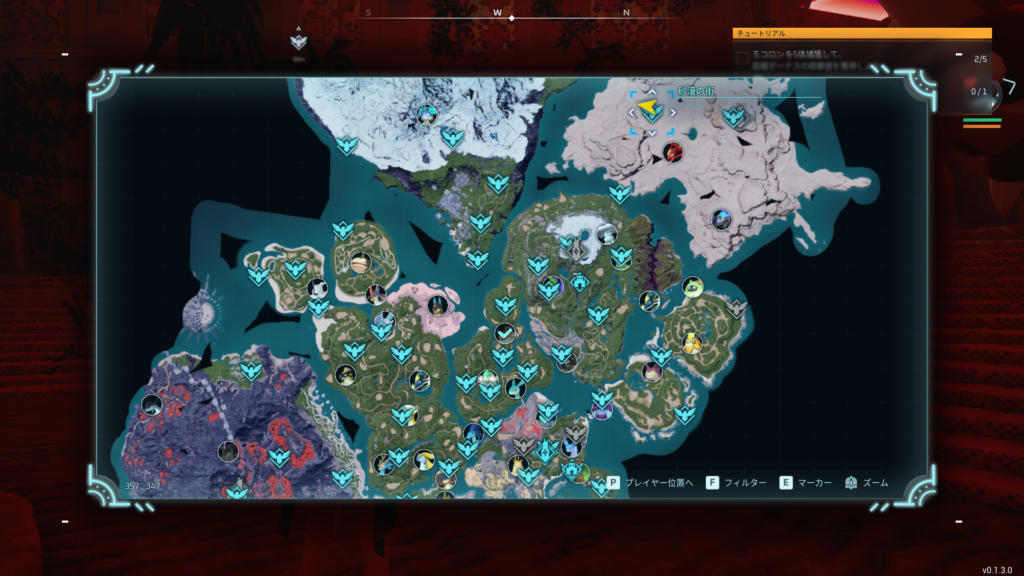Select the dark blue boss icon in the desert

[x=721, y=218]
